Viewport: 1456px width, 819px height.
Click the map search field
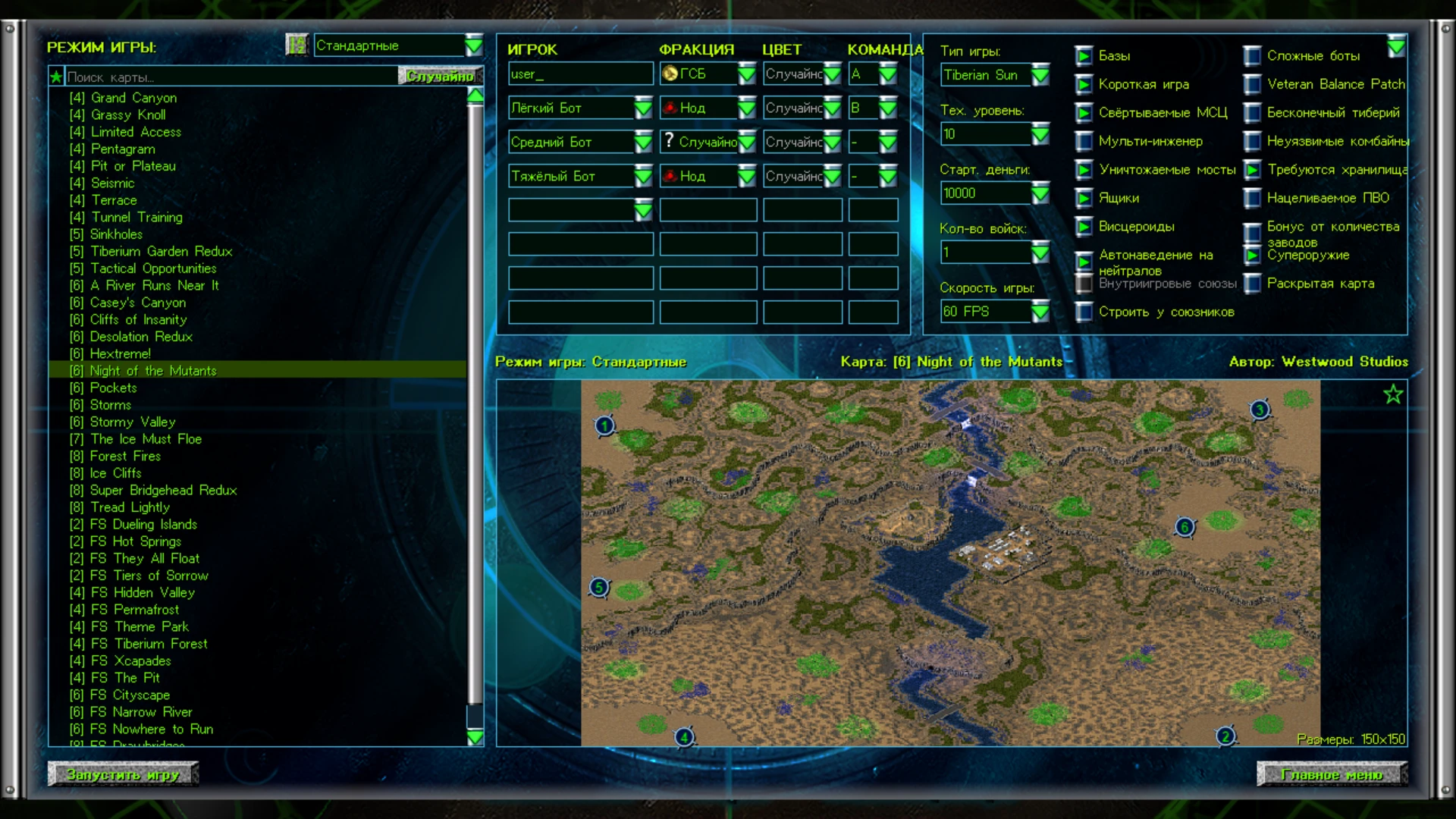point(227,77)
